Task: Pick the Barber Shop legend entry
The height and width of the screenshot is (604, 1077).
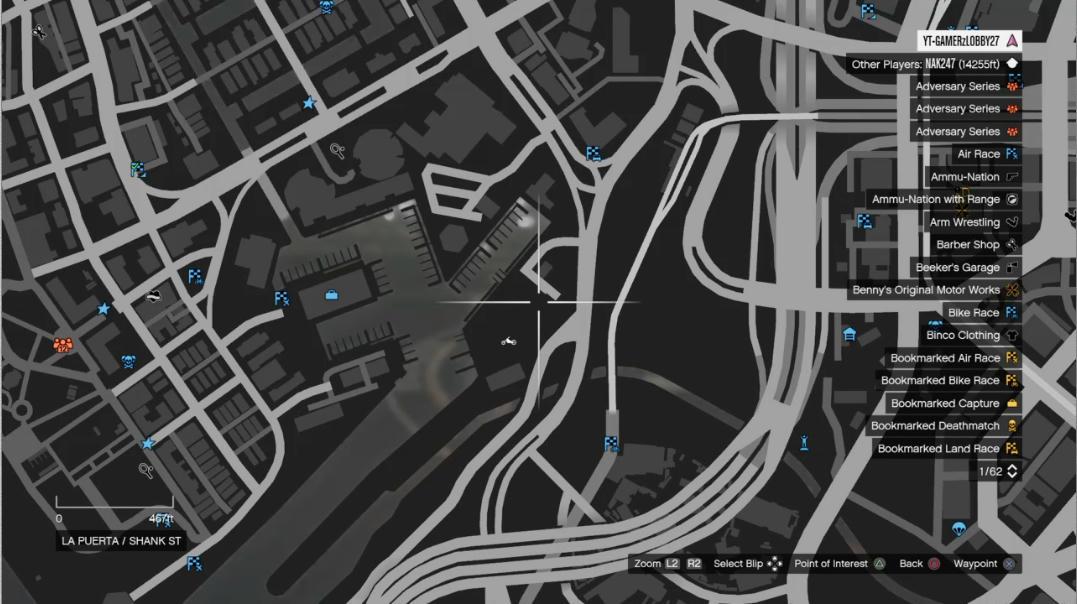Action: pyautogui.click(x=967, y=245)
